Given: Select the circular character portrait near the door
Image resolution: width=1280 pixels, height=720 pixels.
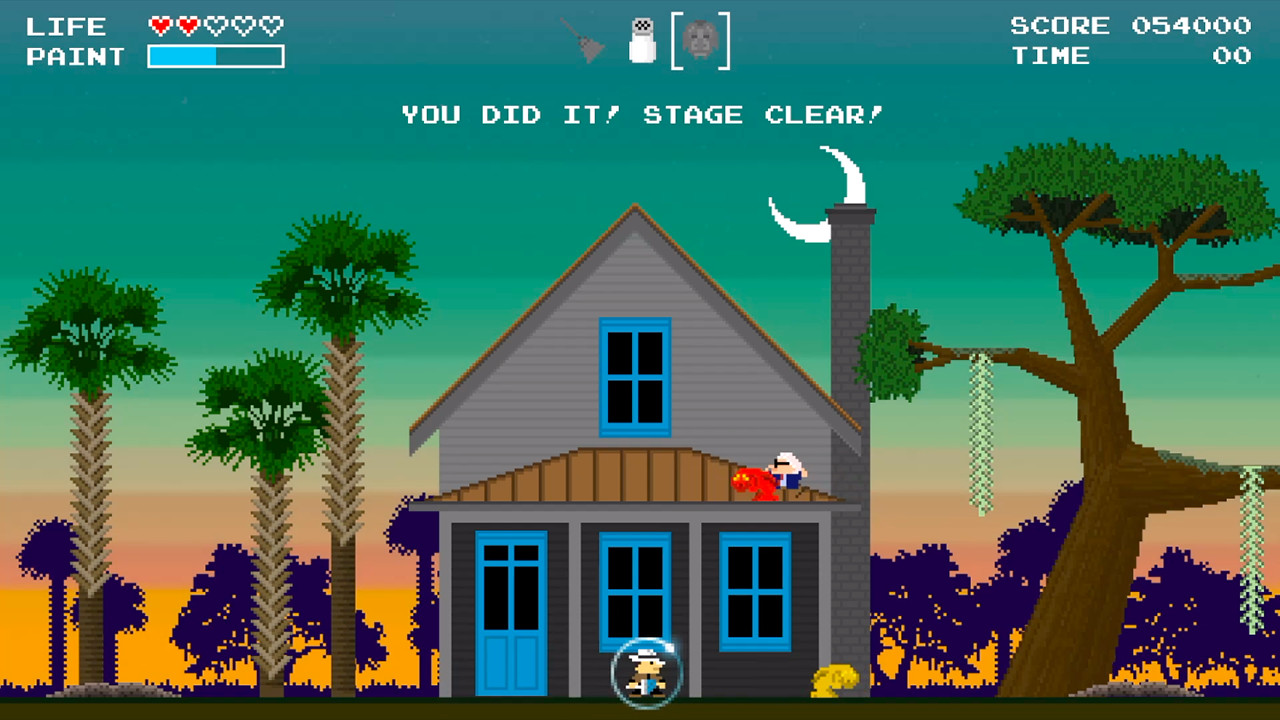Looking at the screenshot, I should coord(645,672).
